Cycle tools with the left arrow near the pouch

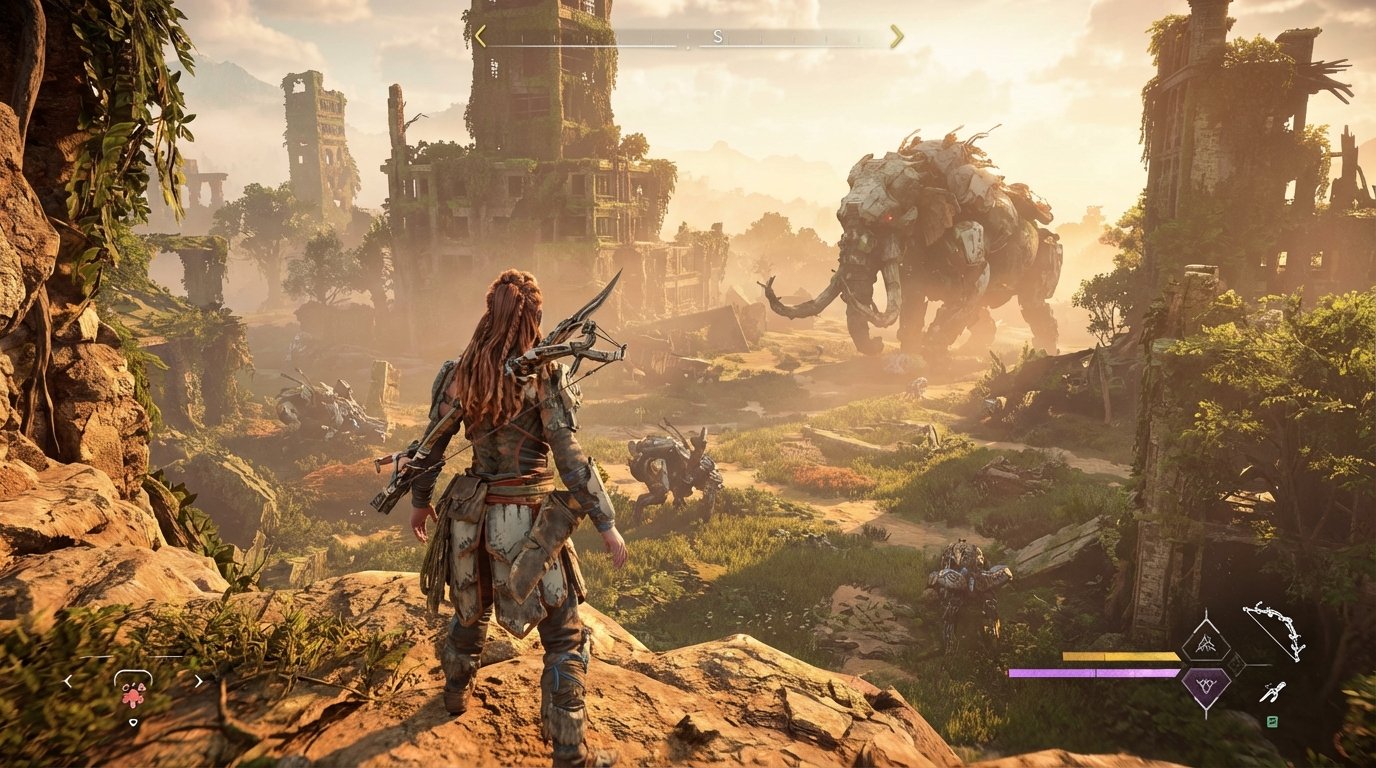(x=68, y=681)
